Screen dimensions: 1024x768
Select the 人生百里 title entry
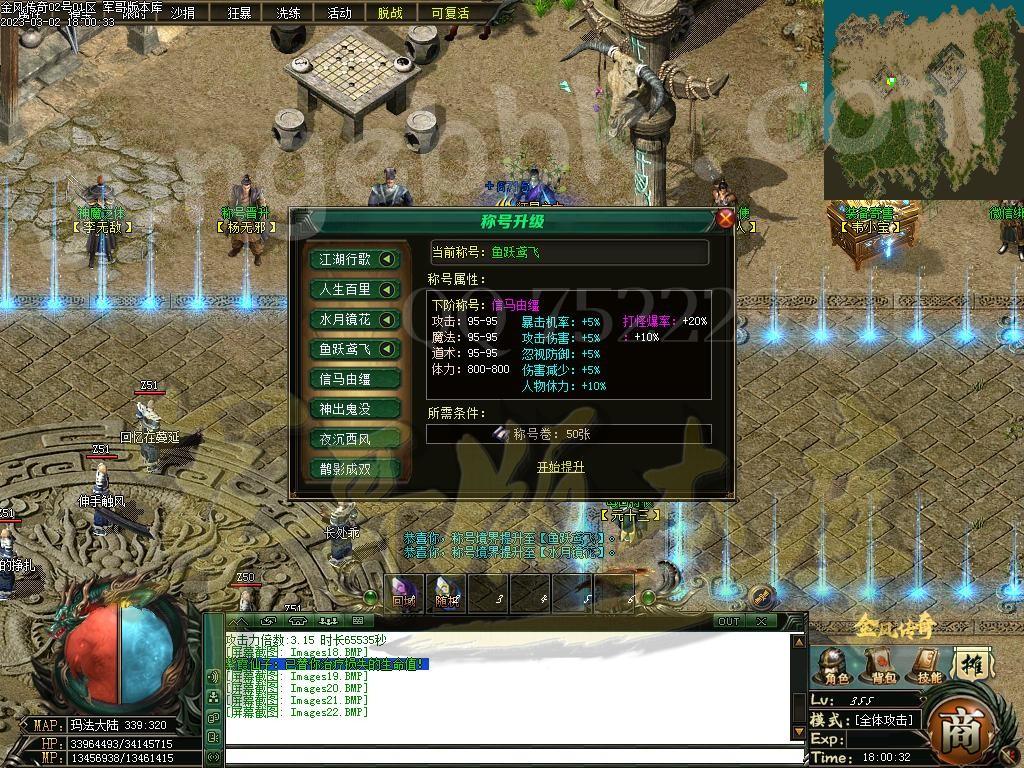356,289
